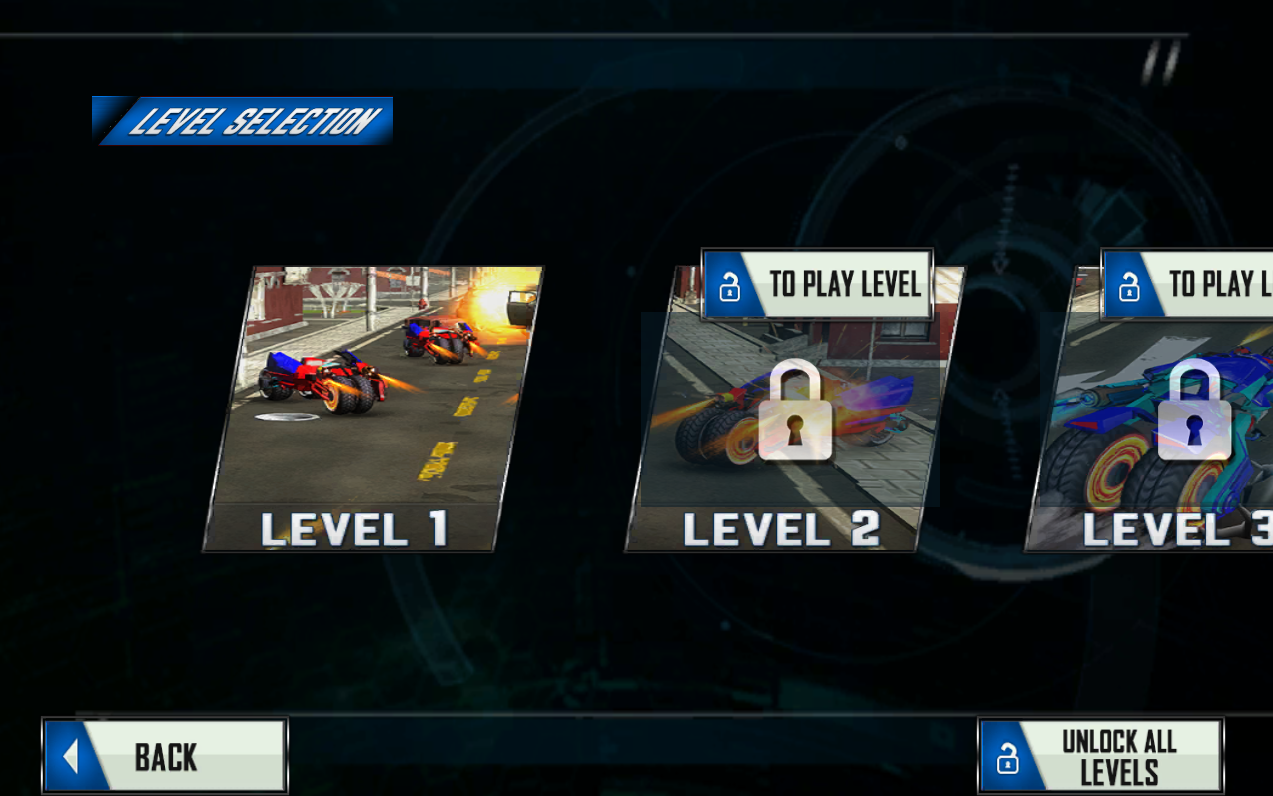The image size is (1273, 796).
Task: Unlock all levels
Action: pos(1100,756)
